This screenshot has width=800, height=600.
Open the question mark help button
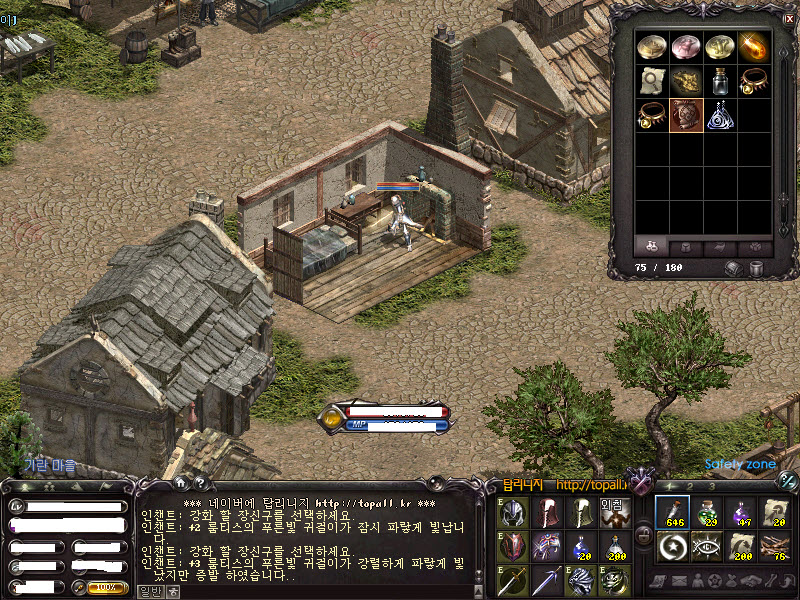coord(200,482)
